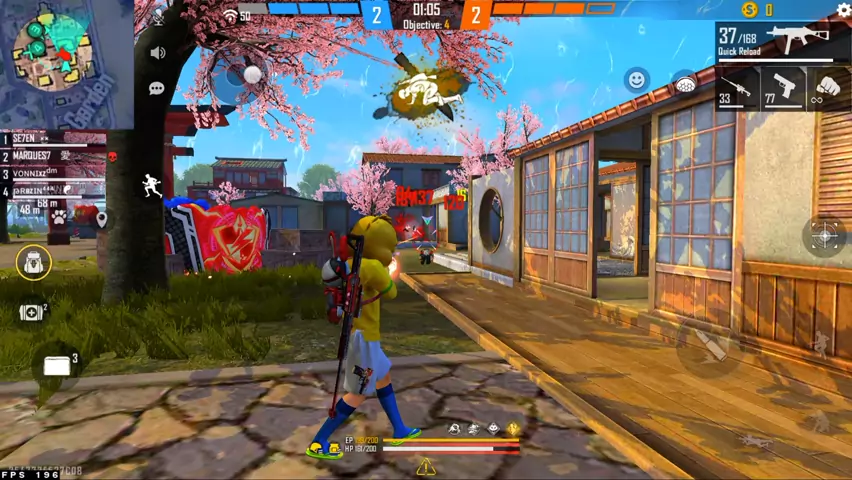Tap the pet paw icon
The height and width of the screenshot is (480, 852).
coord(59,216)
